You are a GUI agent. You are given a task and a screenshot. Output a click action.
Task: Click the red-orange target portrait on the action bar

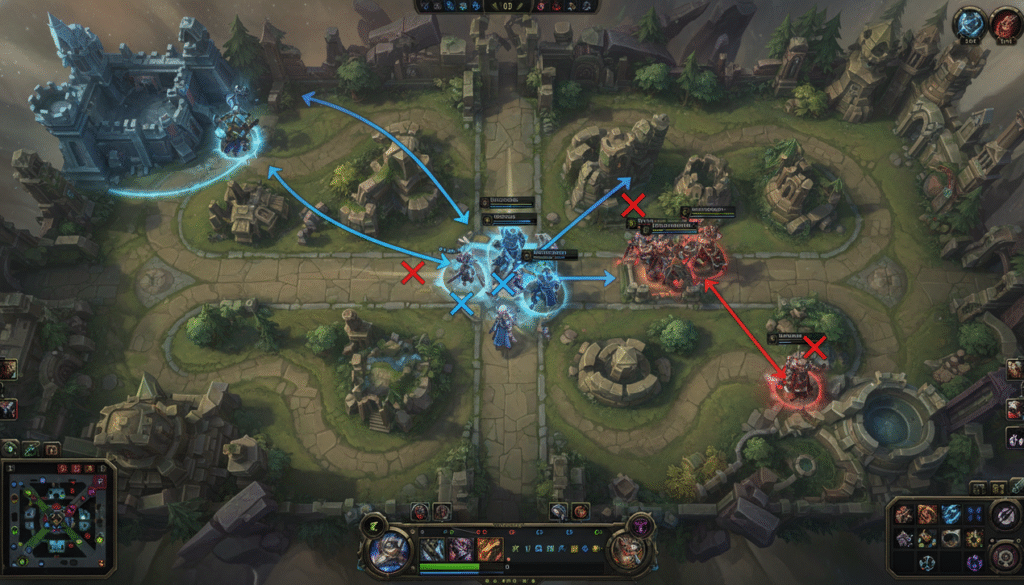point(627,553)
